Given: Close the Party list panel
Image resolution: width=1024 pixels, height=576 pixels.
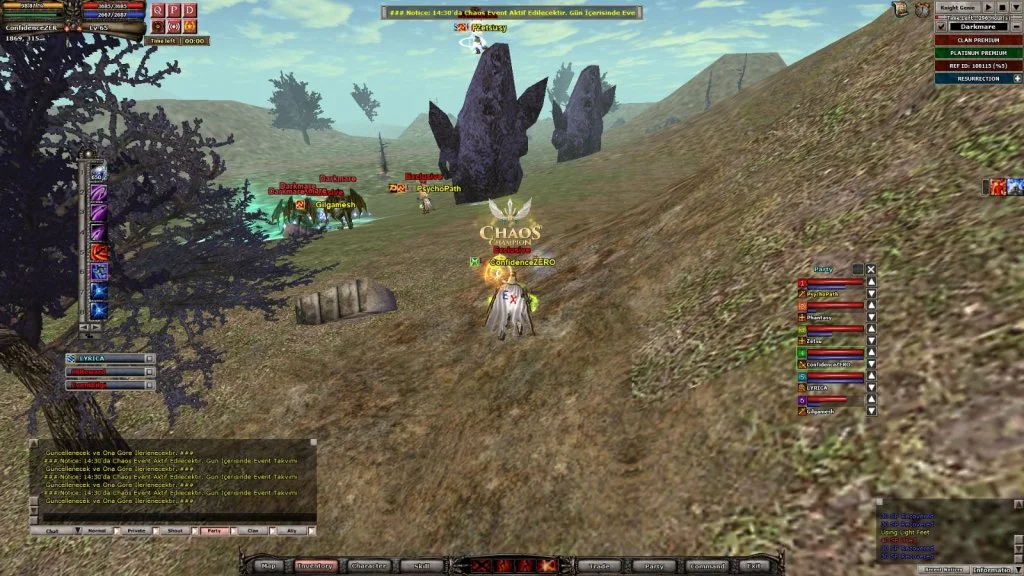Looking at the screenshot, I should [871, 269].
